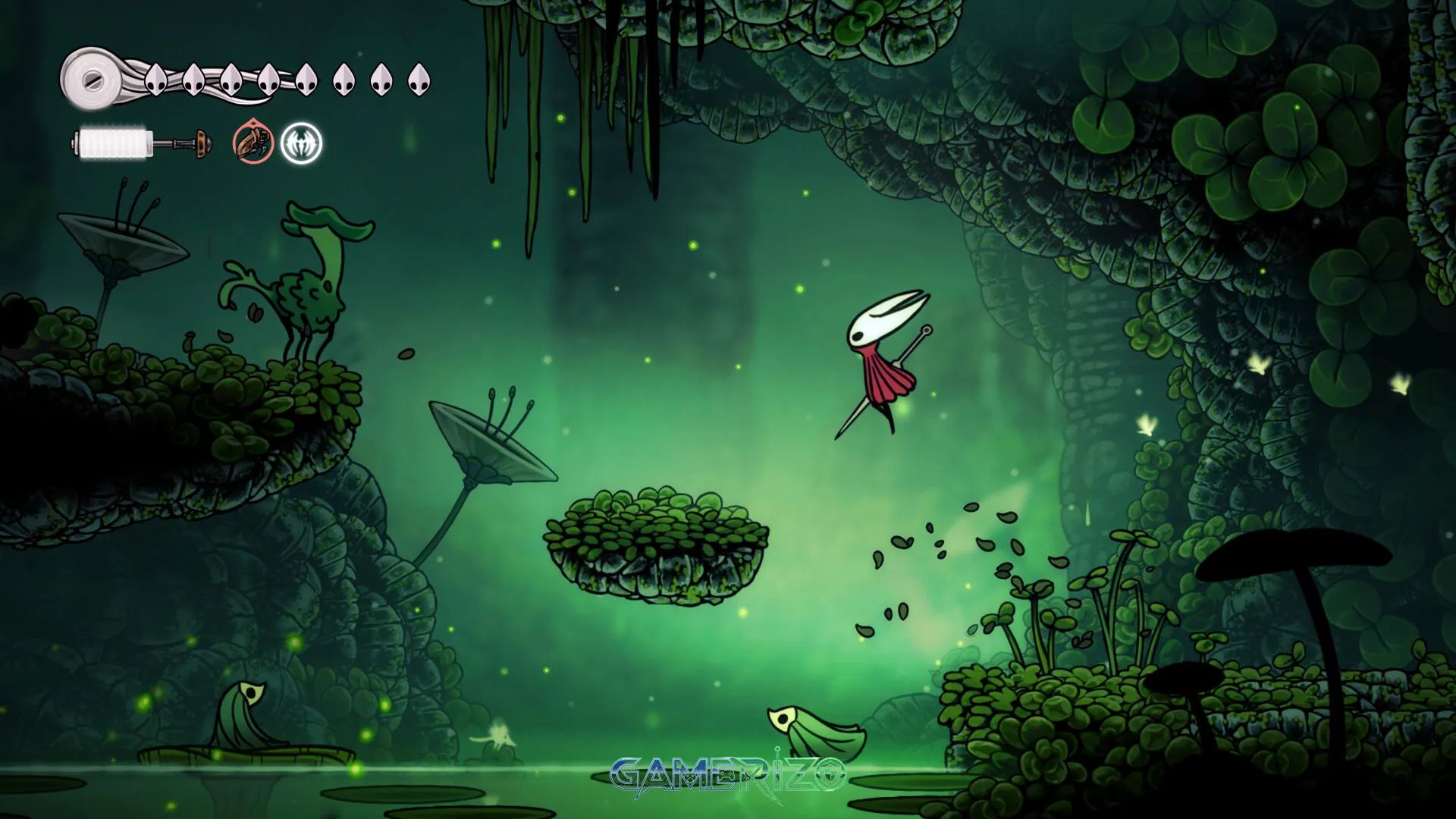Click the third health mask in the HUD
This screenshot has height=819, width=1456.
pos(230,79)
